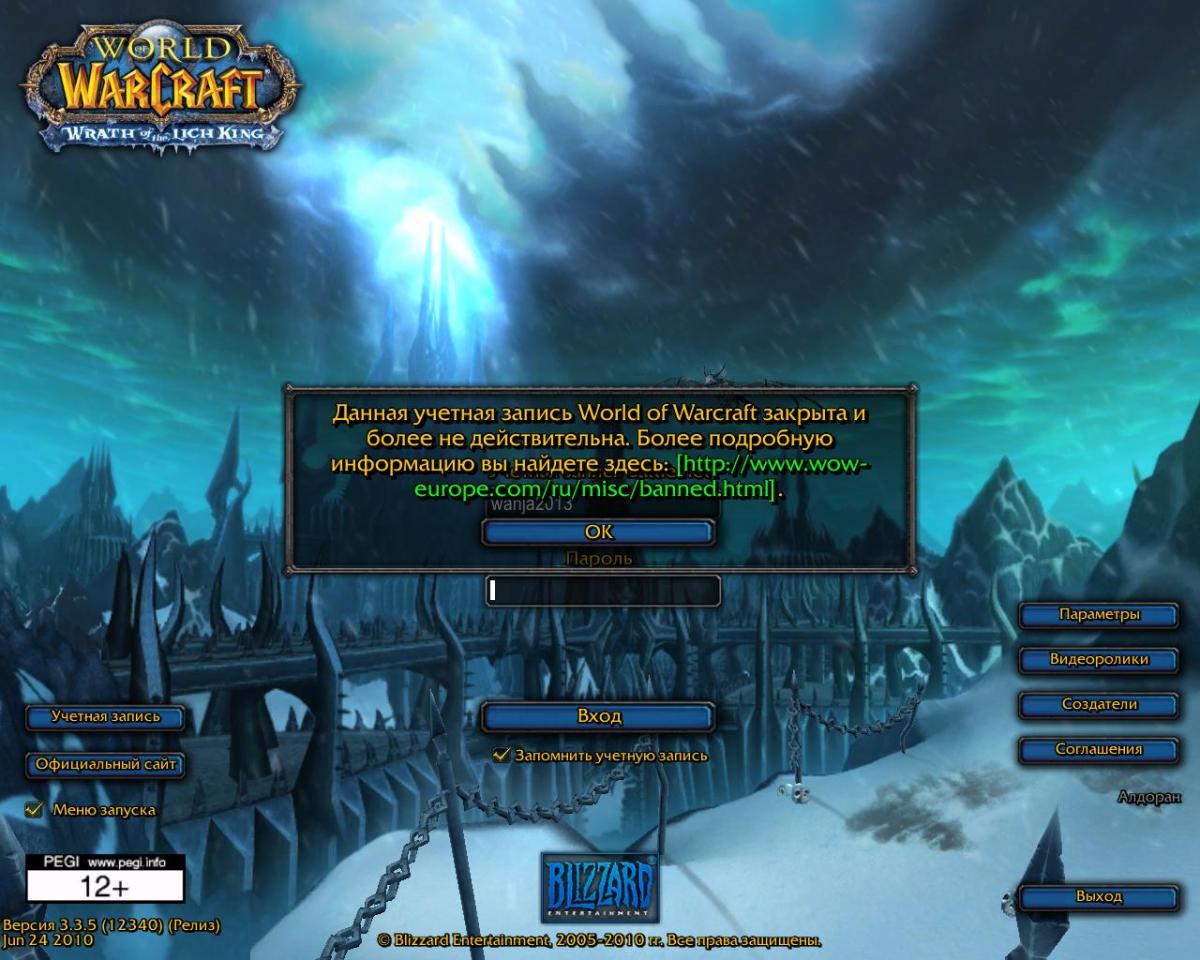Image resolution: width=1200 pixels, height=960 pixels.
Task: Toggle Запомнить учетную запись checkbox
Action: (502, 755)
